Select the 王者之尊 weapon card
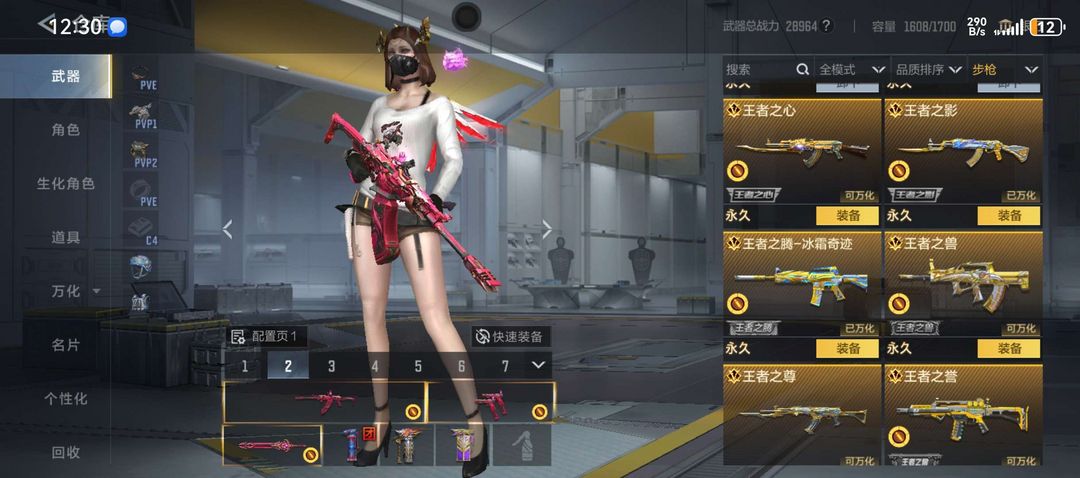Image resolution: width=1080 pixels, height=478 pixels. click(801, 415)
